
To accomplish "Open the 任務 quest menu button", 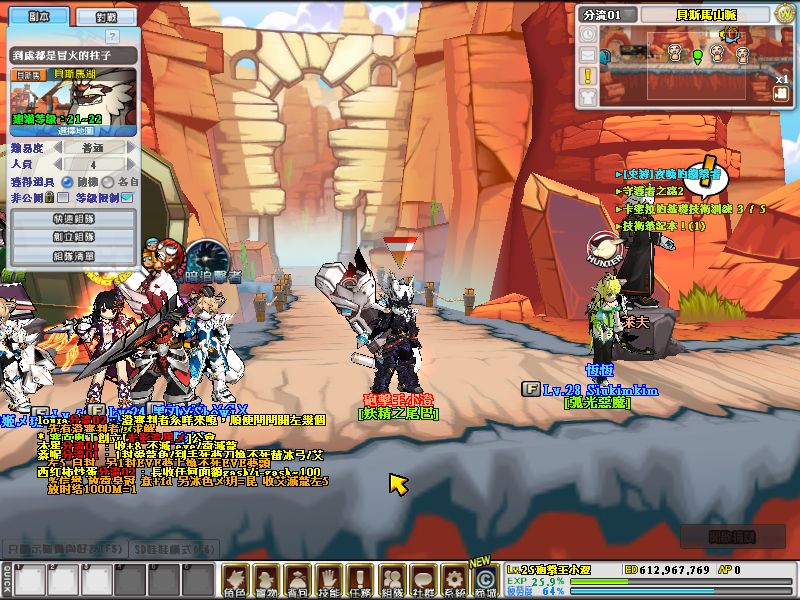I will pos(359,579).
